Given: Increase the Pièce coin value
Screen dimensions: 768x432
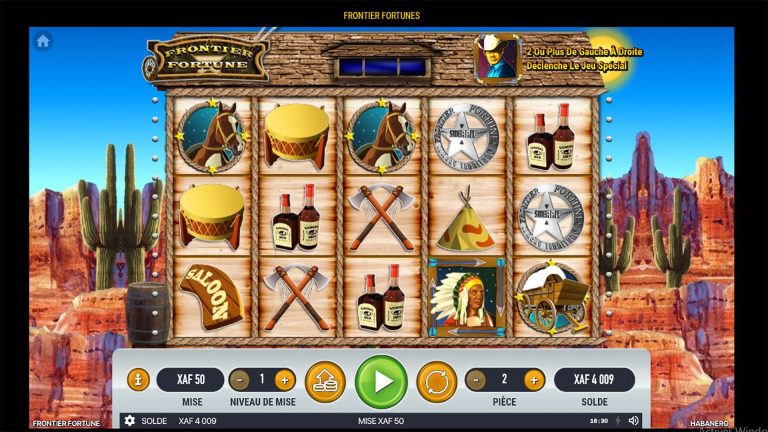Looking at the screenshot, I should (x=534, y=380).
